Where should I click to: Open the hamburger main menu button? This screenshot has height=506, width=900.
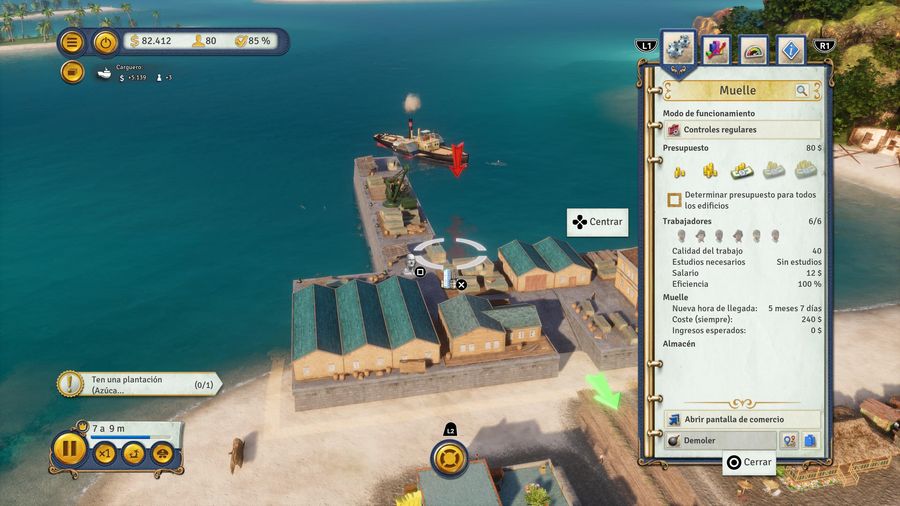71,42
